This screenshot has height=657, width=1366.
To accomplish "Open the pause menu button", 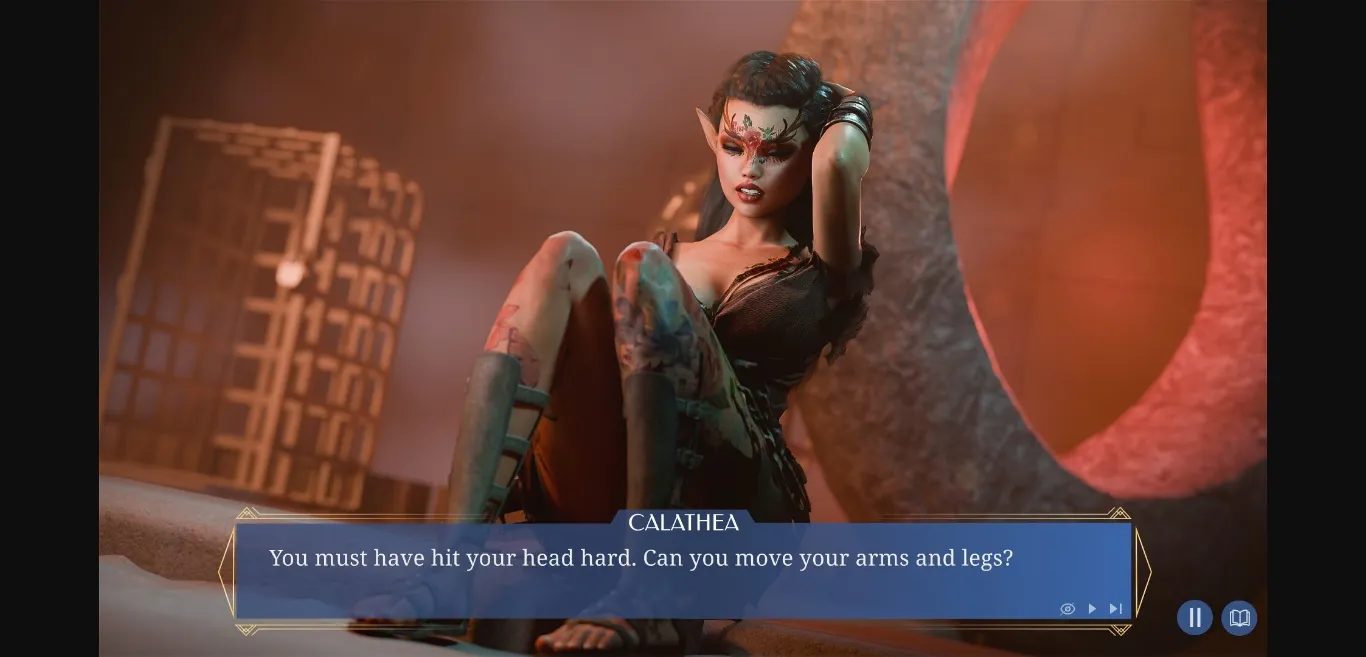I will click(1194, 618).
